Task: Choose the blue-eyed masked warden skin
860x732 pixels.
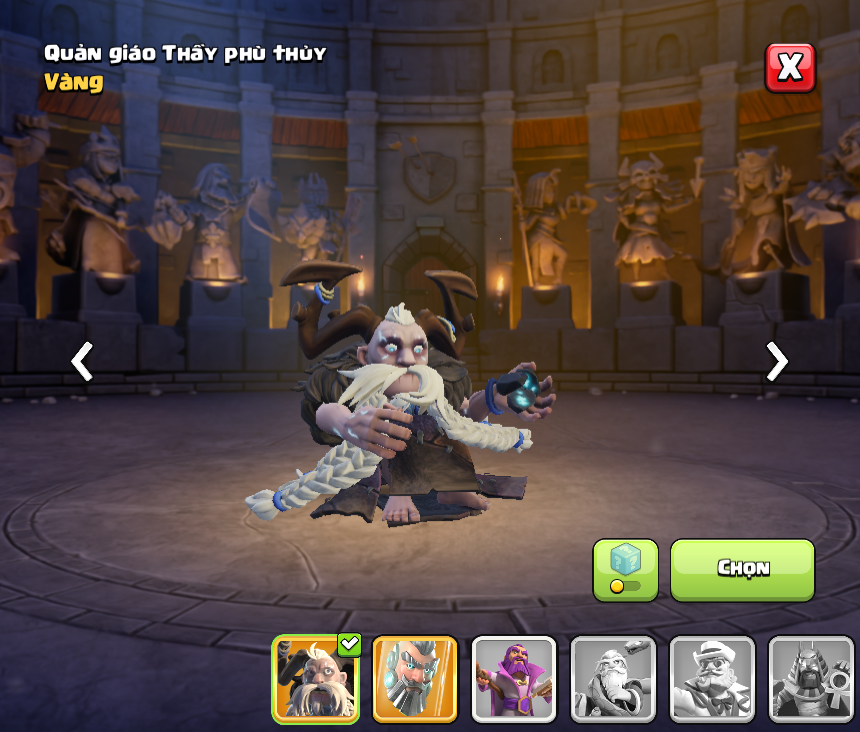Action: coord(415,679)
